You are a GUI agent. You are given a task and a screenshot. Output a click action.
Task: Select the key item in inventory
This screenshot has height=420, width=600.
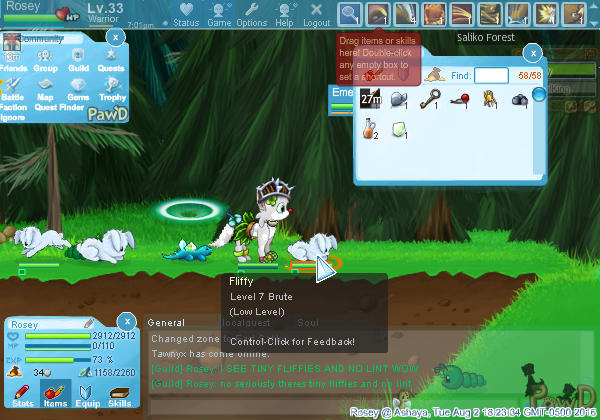[433, 99]
